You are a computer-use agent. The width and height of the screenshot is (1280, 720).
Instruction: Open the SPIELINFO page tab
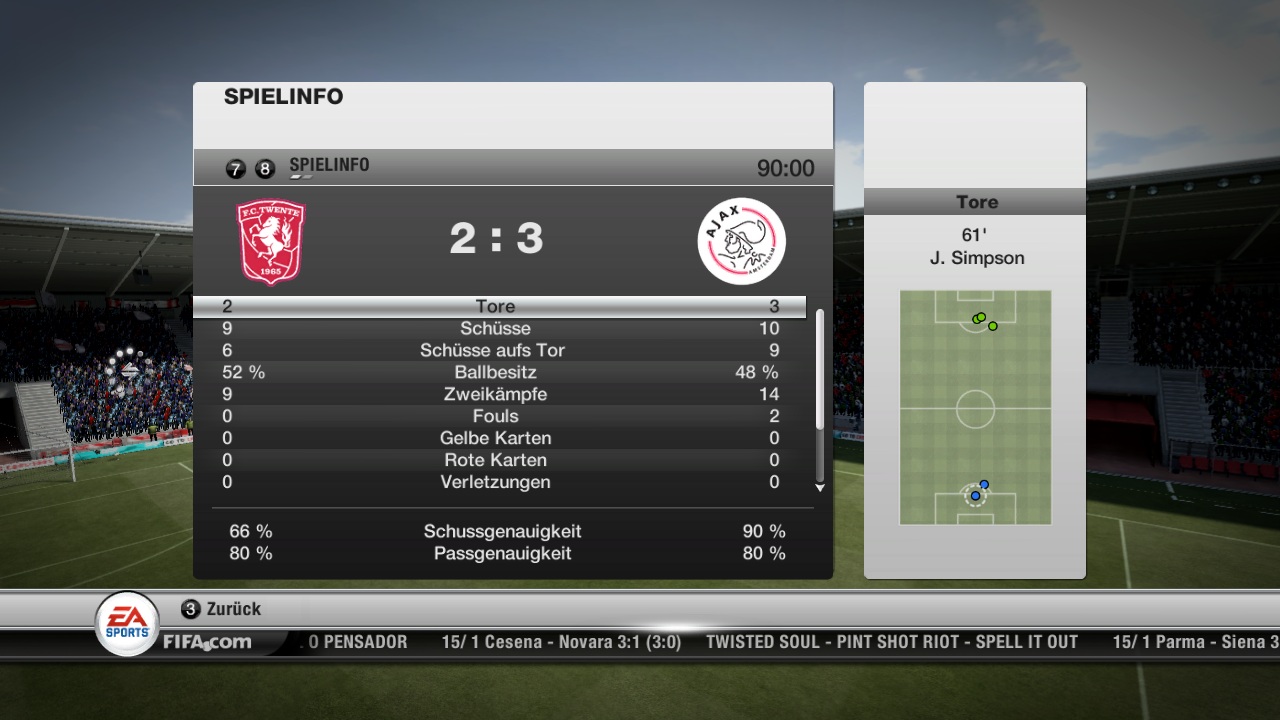click(329, 166)
